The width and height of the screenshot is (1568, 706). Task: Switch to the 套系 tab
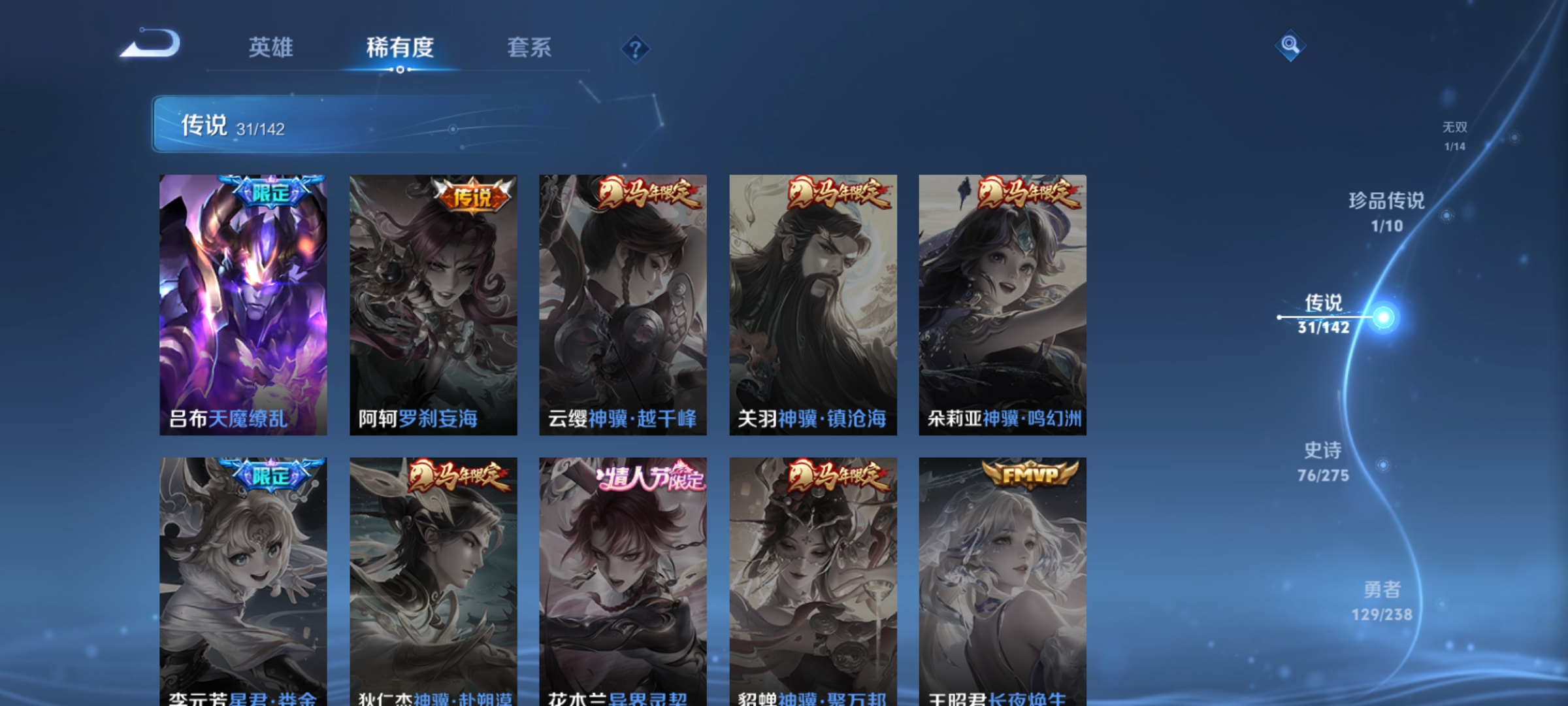(531, 48)
